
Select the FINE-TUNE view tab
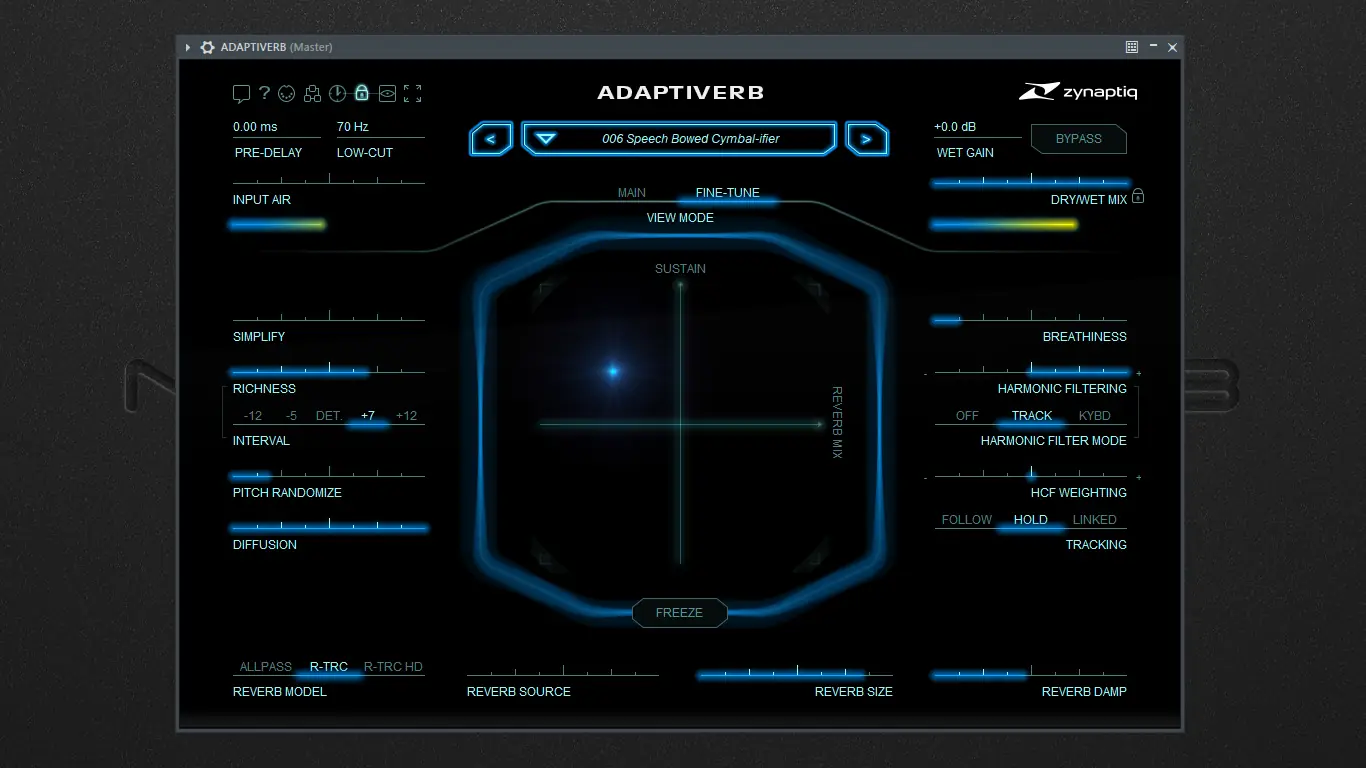[728, 192]
